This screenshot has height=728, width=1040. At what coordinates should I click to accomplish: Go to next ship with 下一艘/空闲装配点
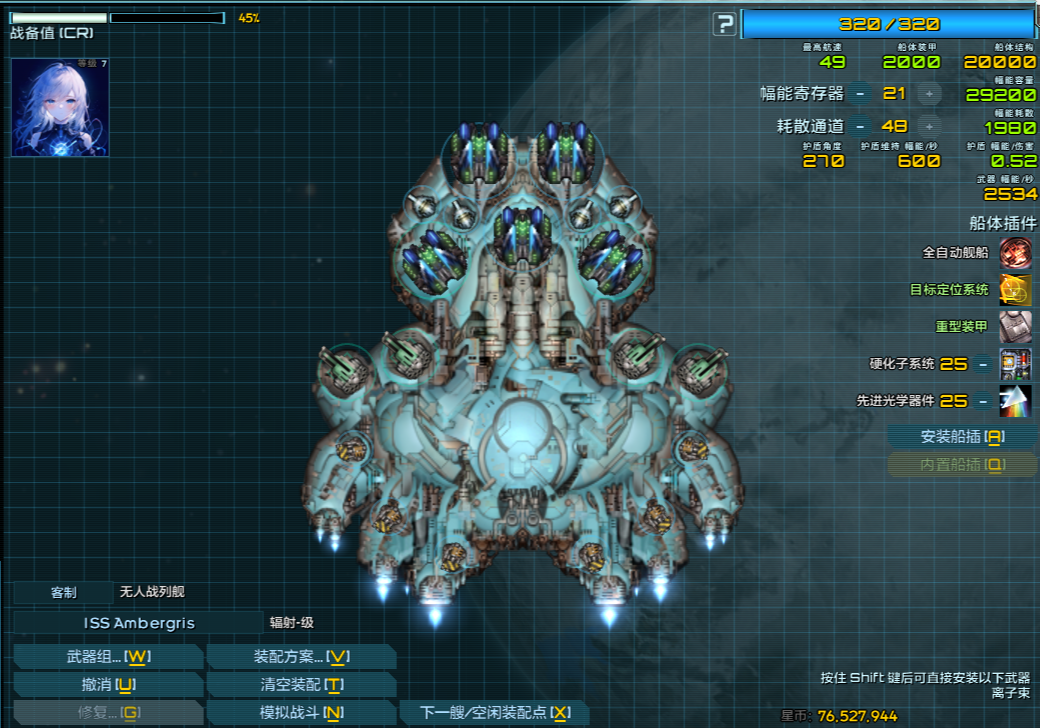[496, 713]
